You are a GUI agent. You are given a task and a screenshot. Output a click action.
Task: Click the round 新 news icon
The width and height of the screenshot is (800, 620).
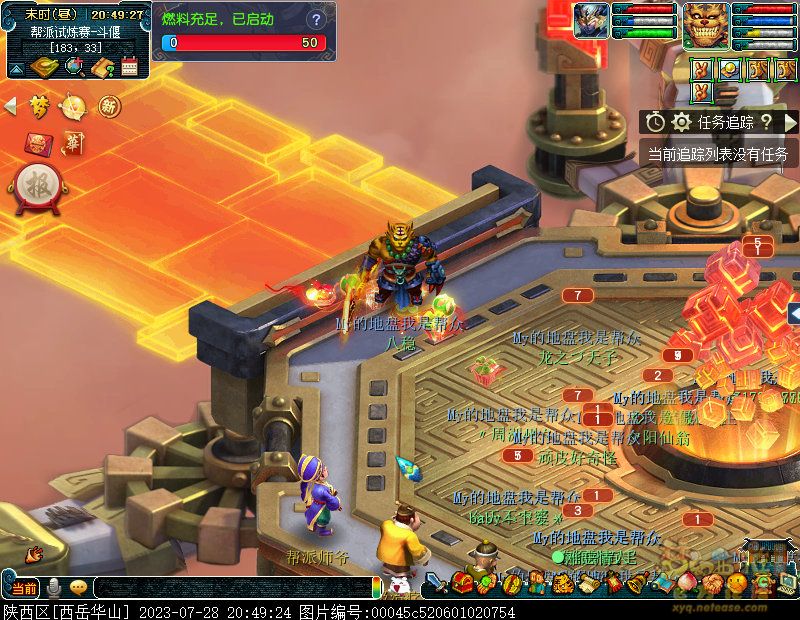[108, 106]
